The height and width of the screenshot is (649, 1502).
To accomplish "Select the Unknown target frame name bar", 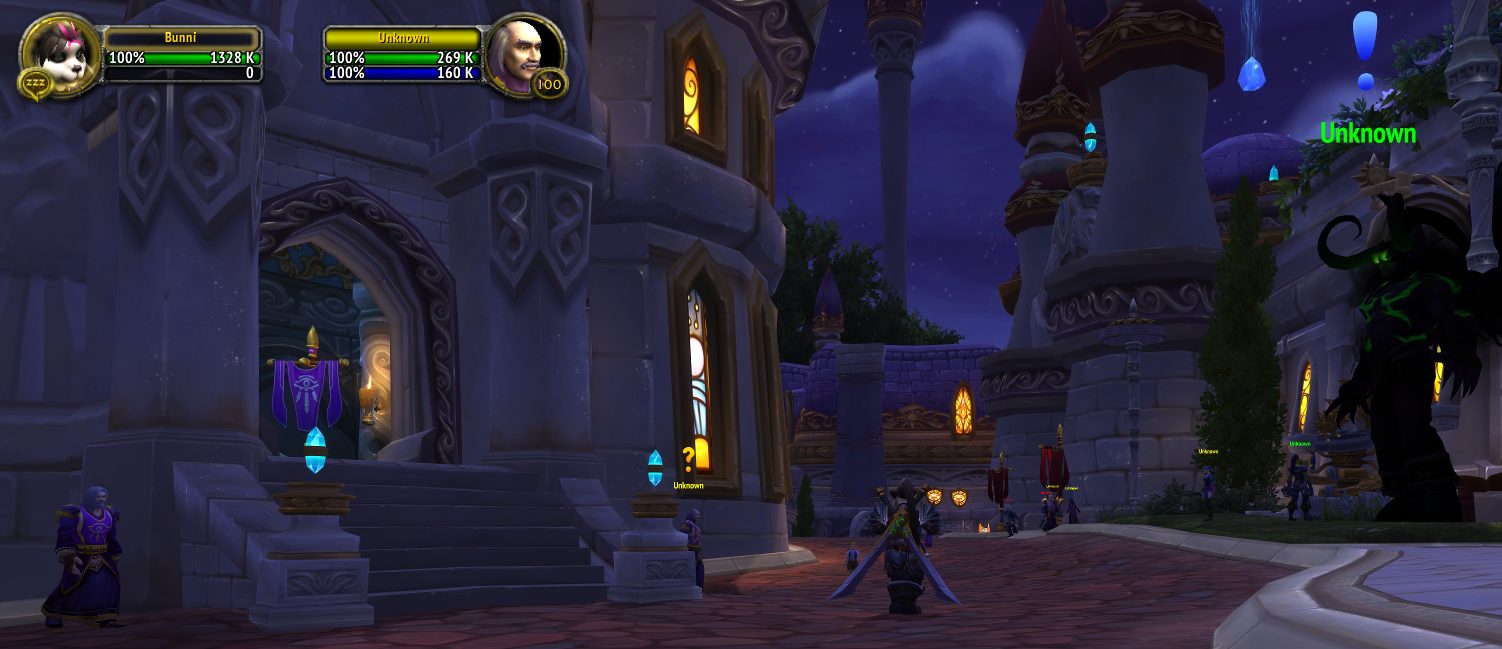I will pyautogui.click(x=403, y=38).
